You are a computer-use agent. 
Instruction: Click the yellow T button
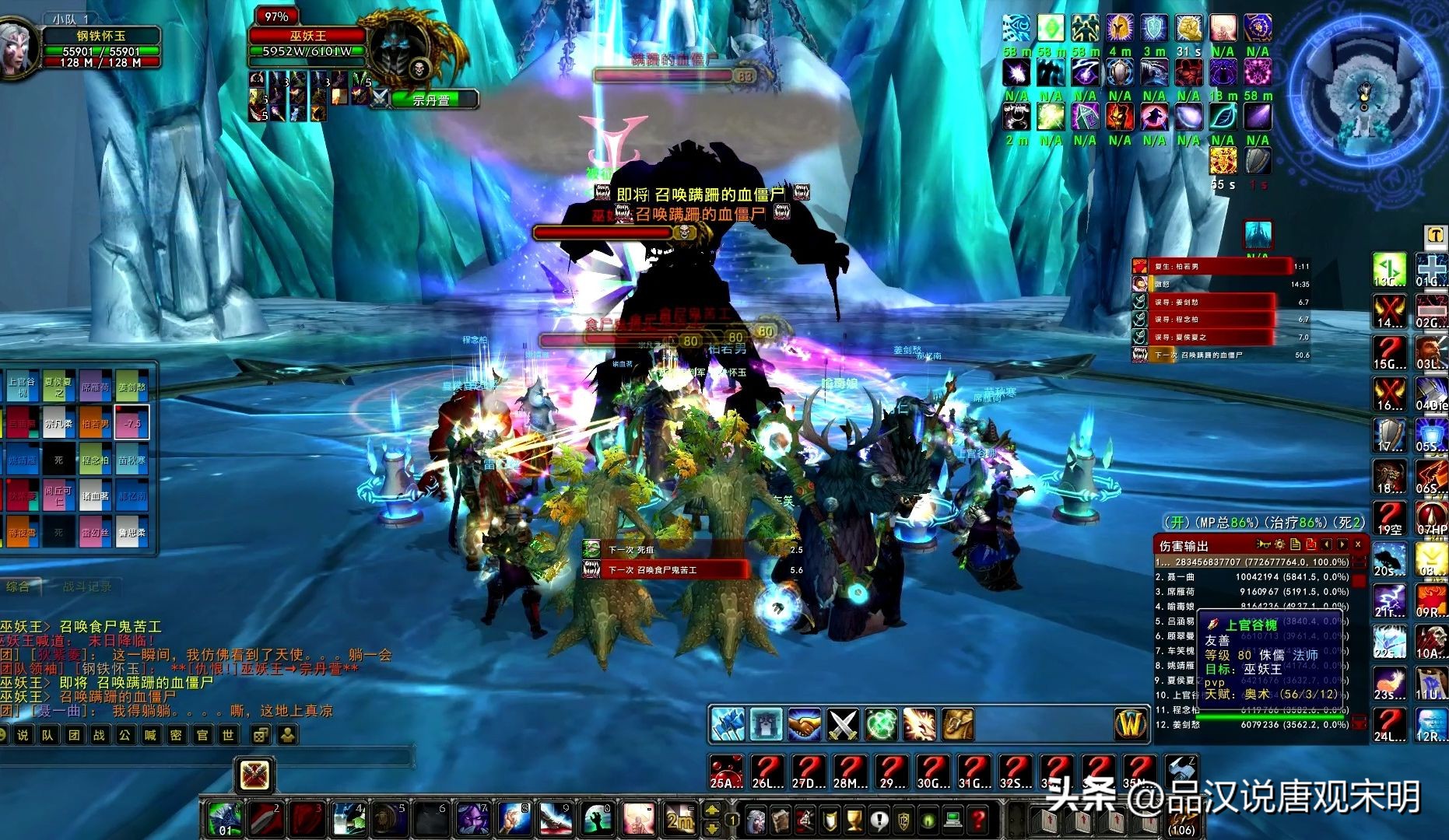point(1434,235)
